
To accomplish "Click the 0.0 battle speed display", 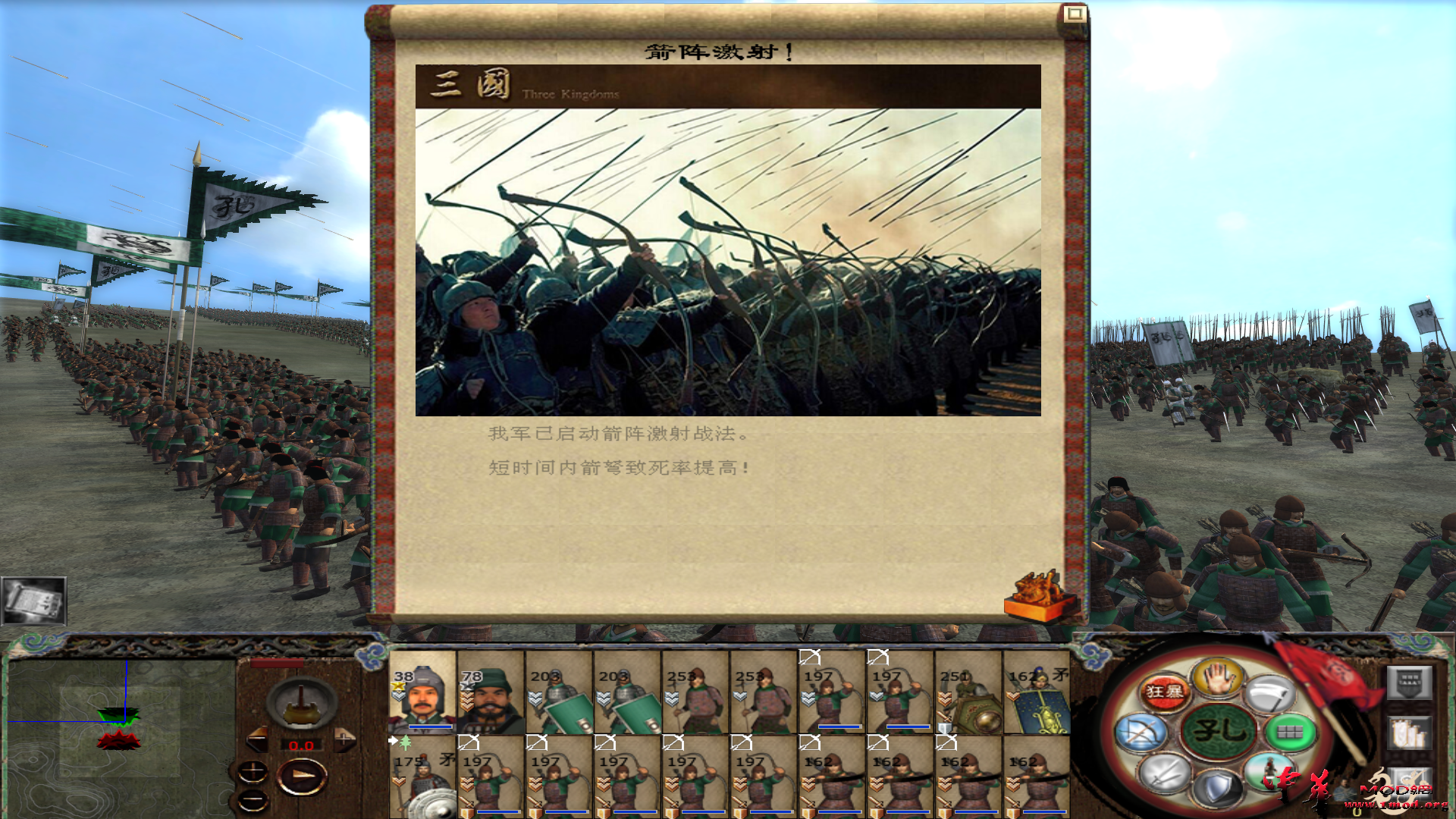I will 302,745.
